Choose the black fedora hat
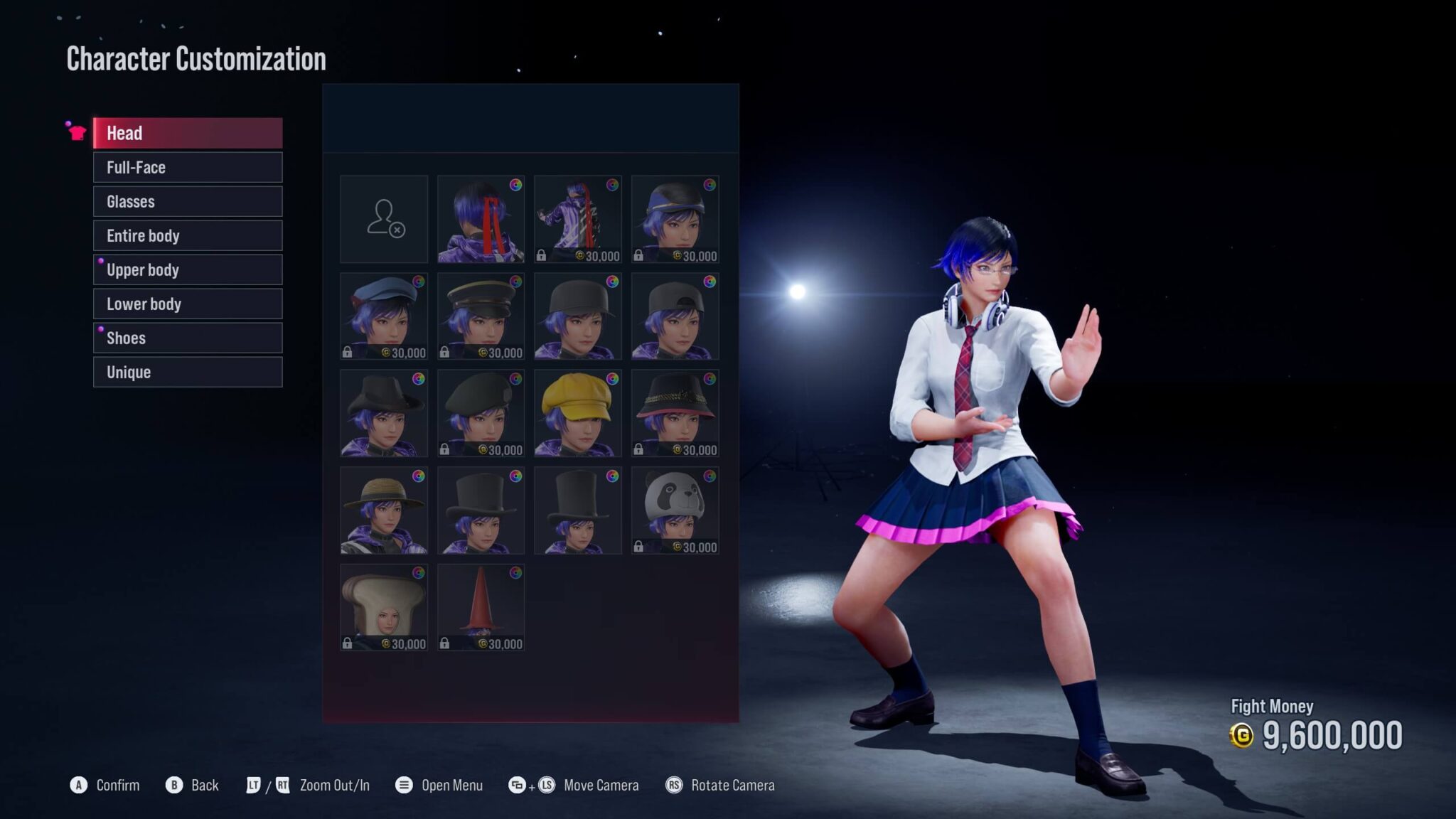This screenshot has width=1456, height=819. 384,413
